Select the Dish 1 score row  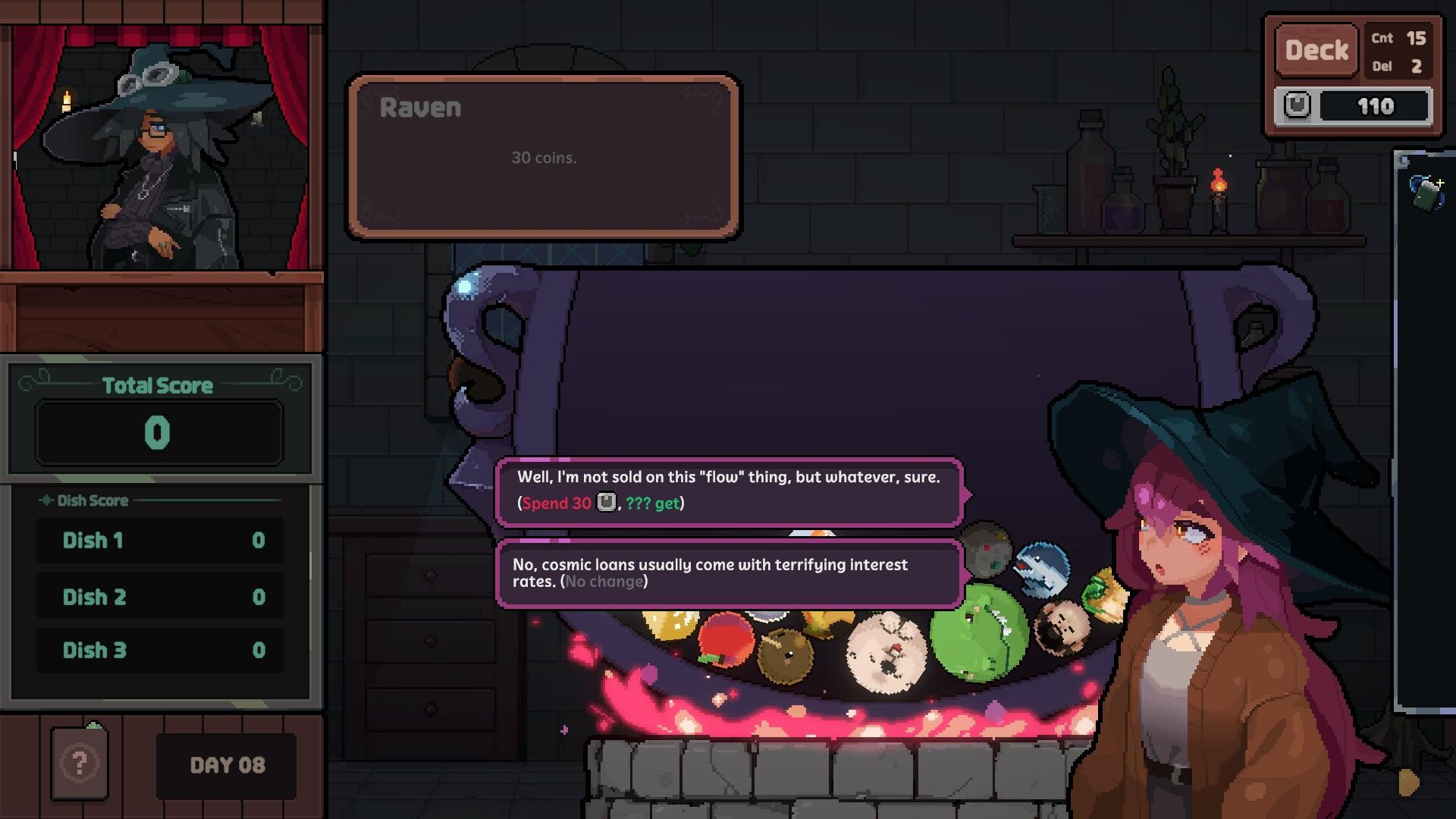pyautogui.click(x=160, y=541)
